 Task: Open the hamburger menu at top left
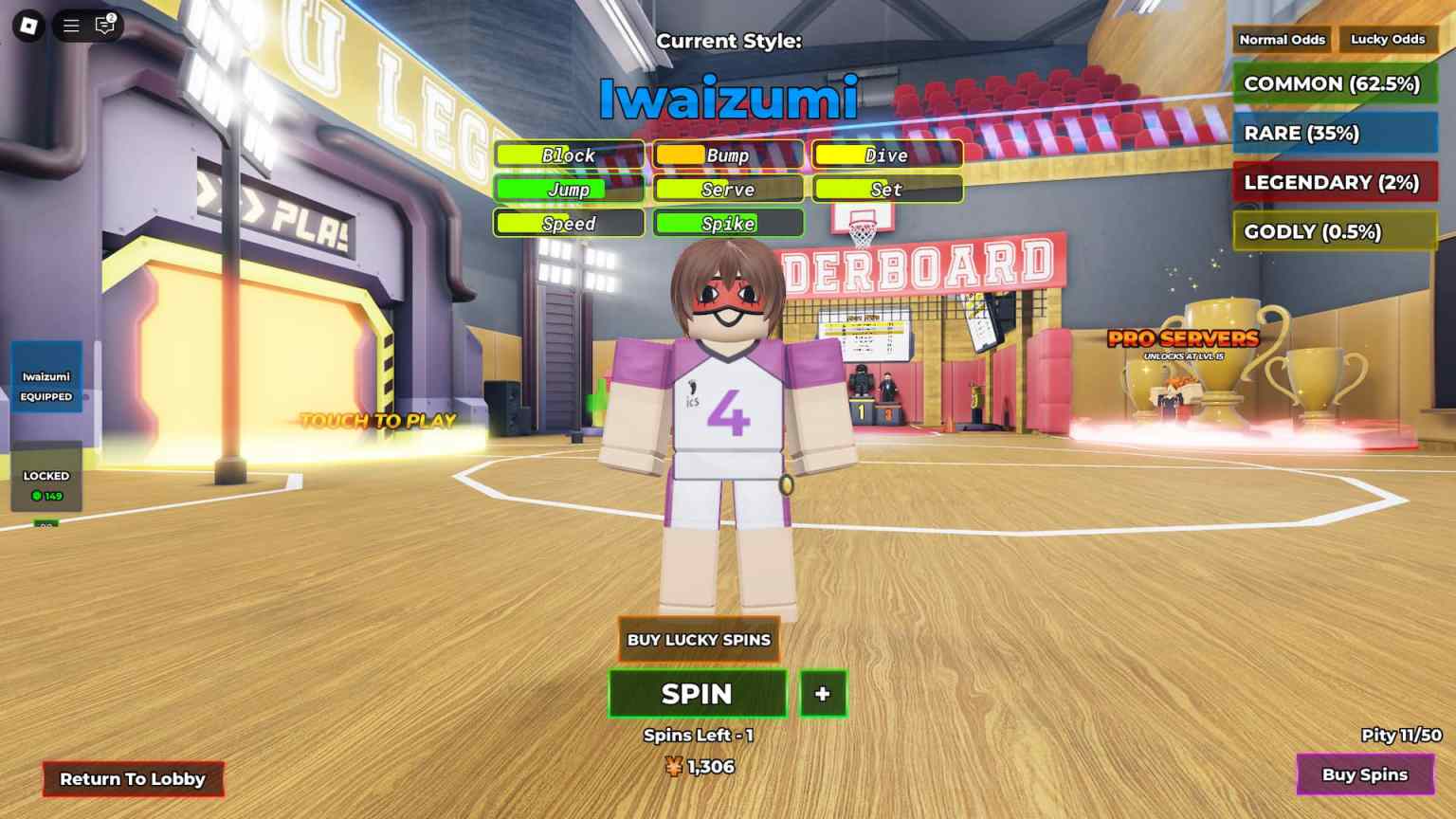pos(70,26)
